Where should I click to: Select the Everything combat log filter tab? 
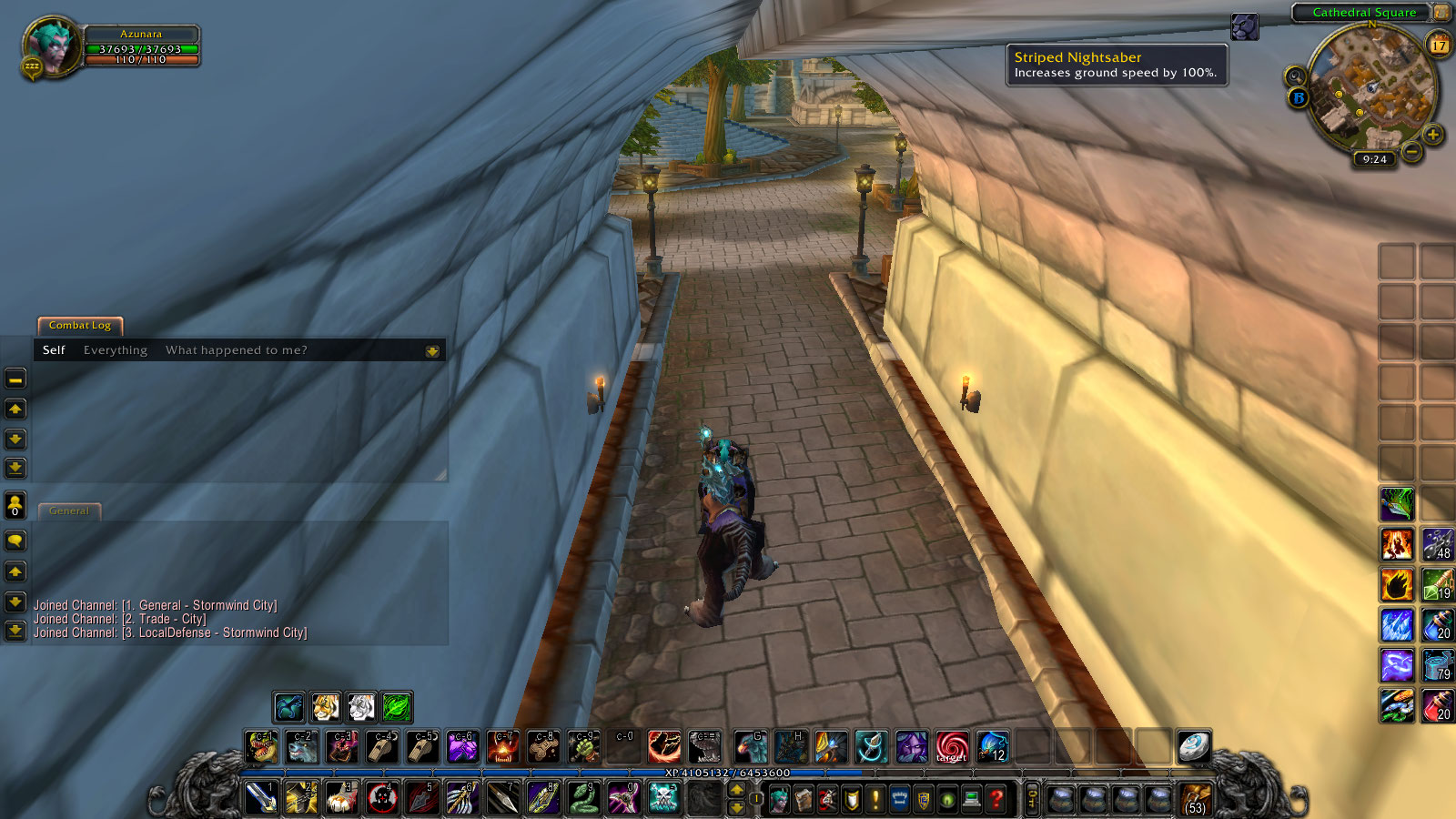click(115, 349)
